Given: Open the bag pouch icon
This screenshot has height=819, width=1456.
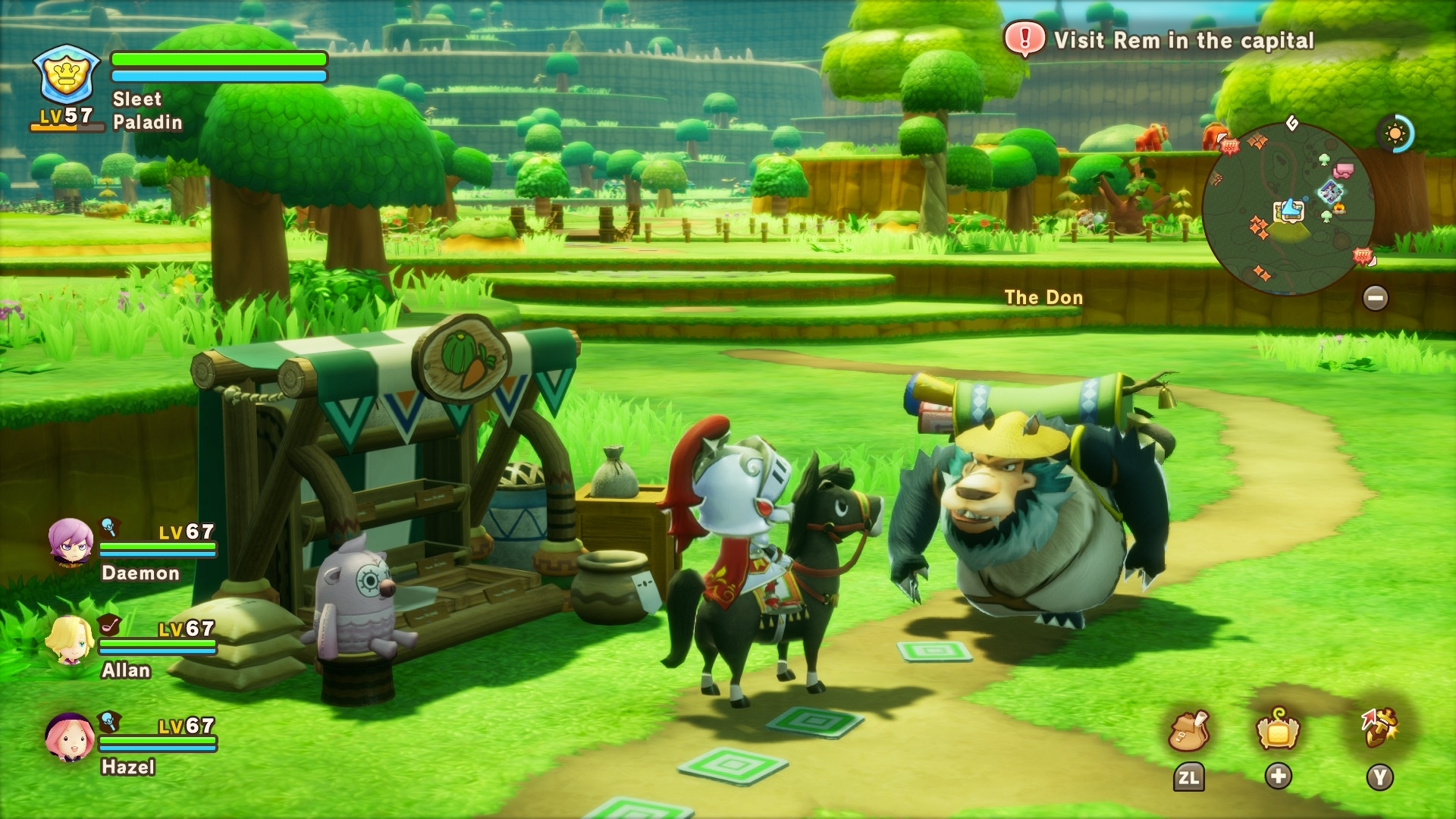Looking at the screenshot, I should [x=1188, y=731].
